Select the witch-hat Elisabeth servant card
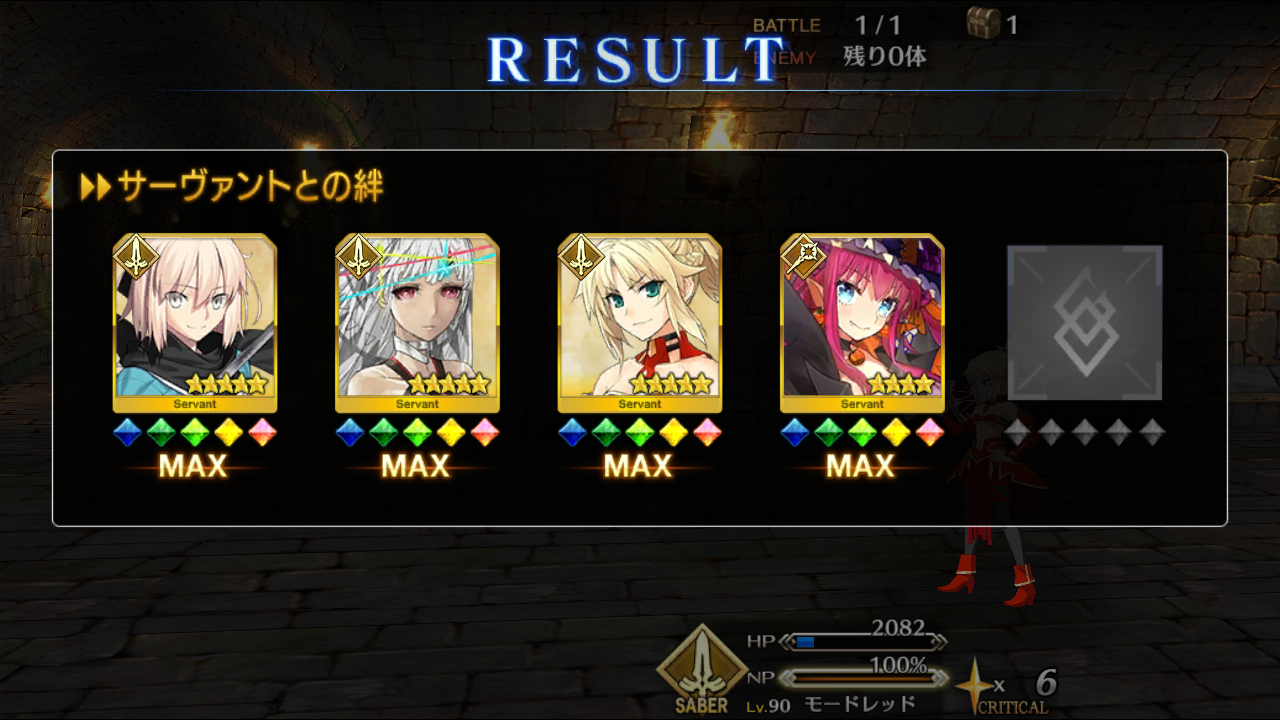Viewport: 1280px width, 720px height. point(861,322)
